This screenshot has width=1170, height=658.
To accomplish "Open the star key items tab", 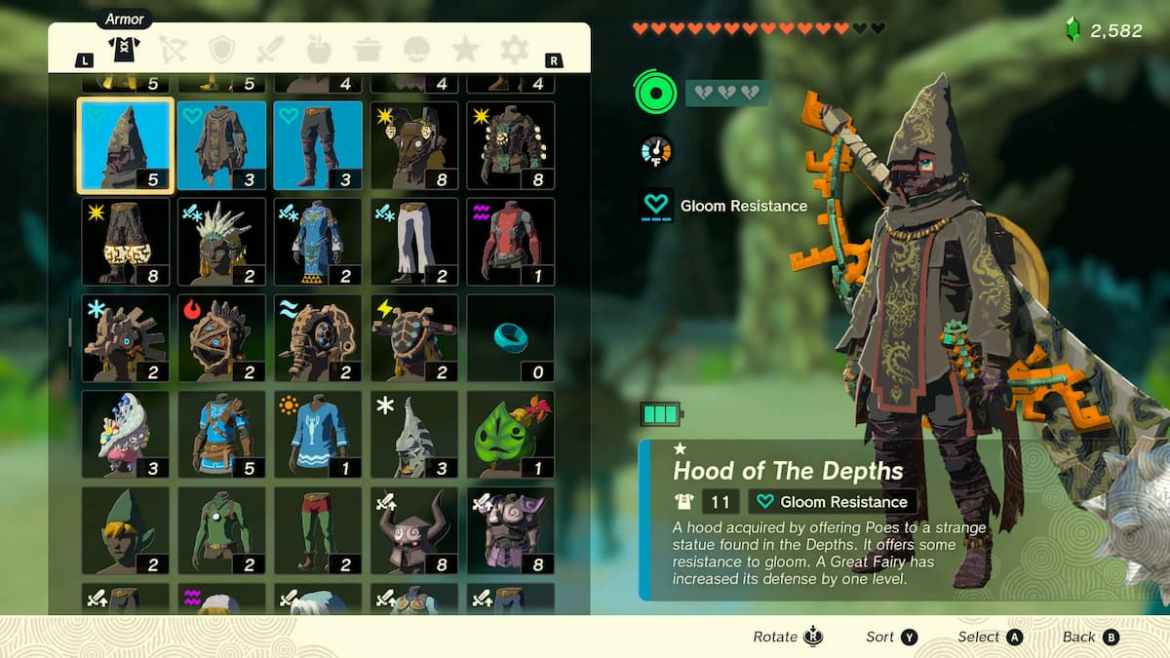I will tap(465, 50).
